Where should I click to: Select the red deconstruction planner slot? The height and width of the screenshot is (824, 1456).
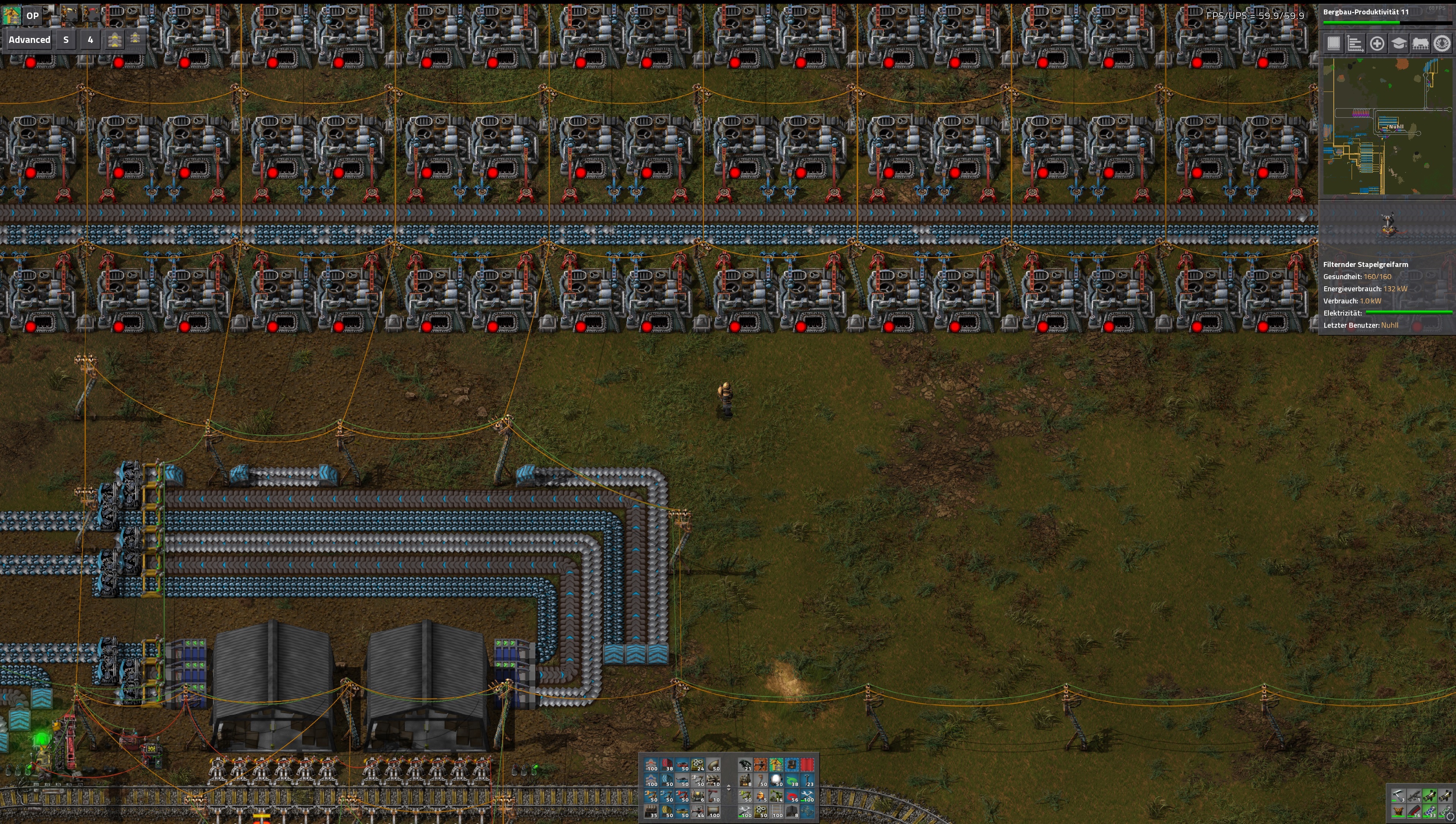click(x=808, y=765)
